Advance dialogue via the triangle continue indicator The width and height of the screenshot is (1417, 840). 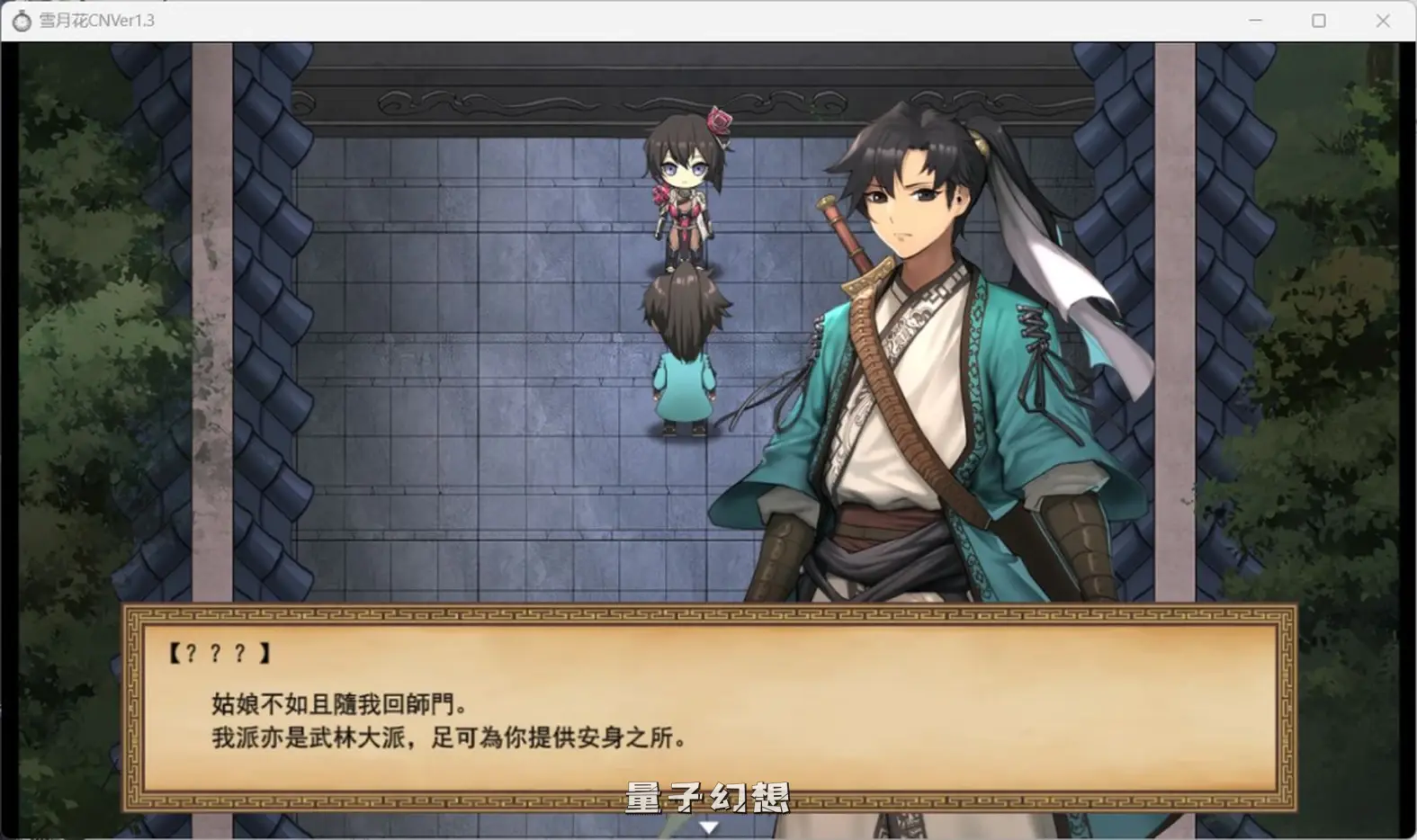coord(709,824)
